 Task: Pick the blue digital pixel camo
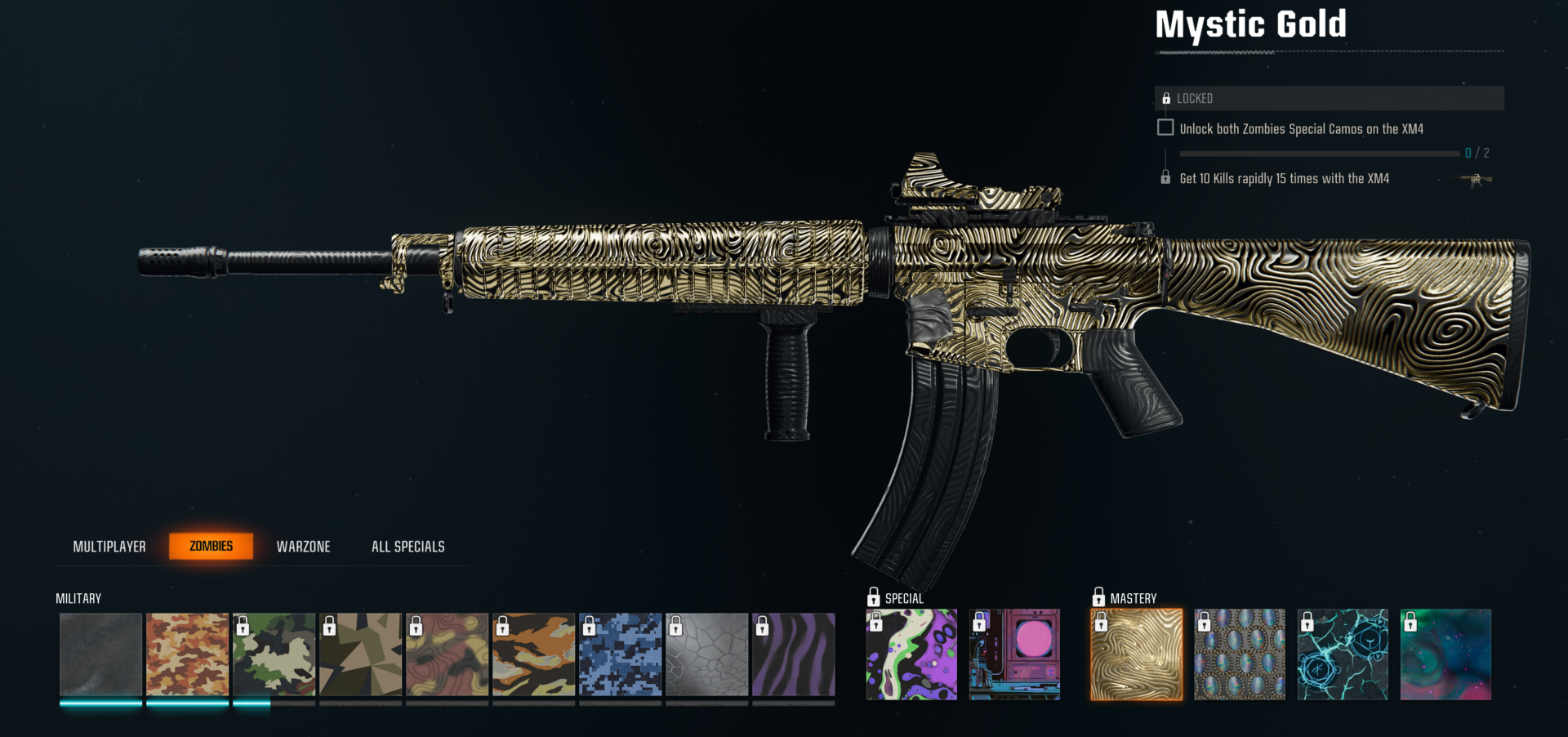(x=620, y=654)
